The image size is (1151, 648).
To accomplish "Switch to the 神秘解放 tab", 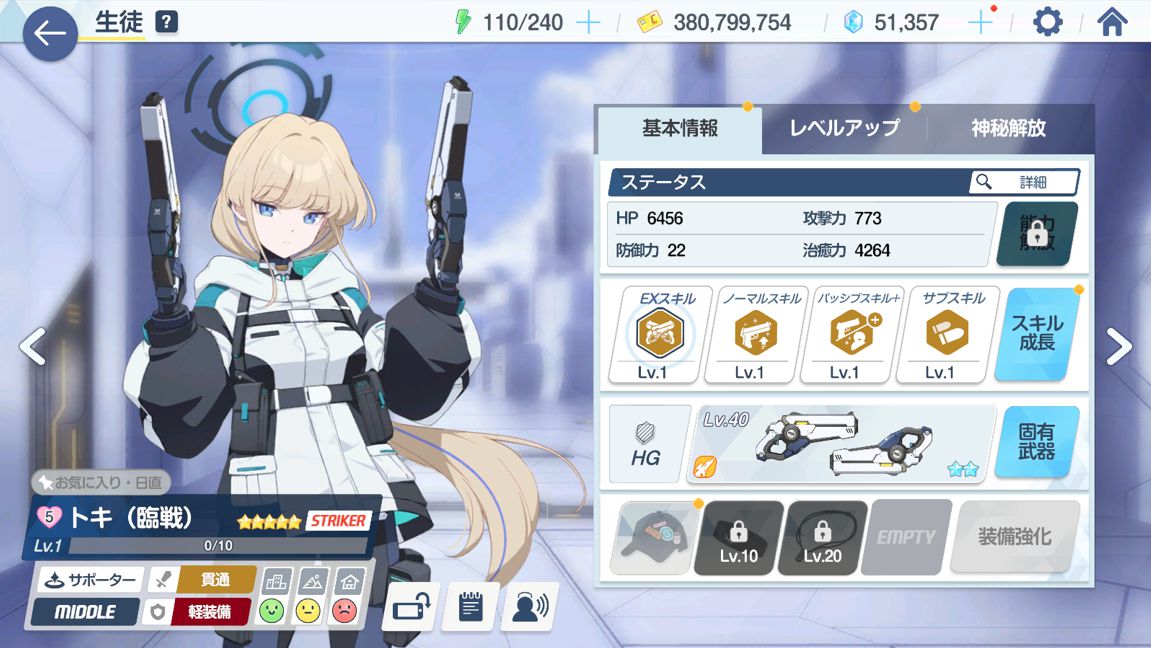I will pos(1008,128).
